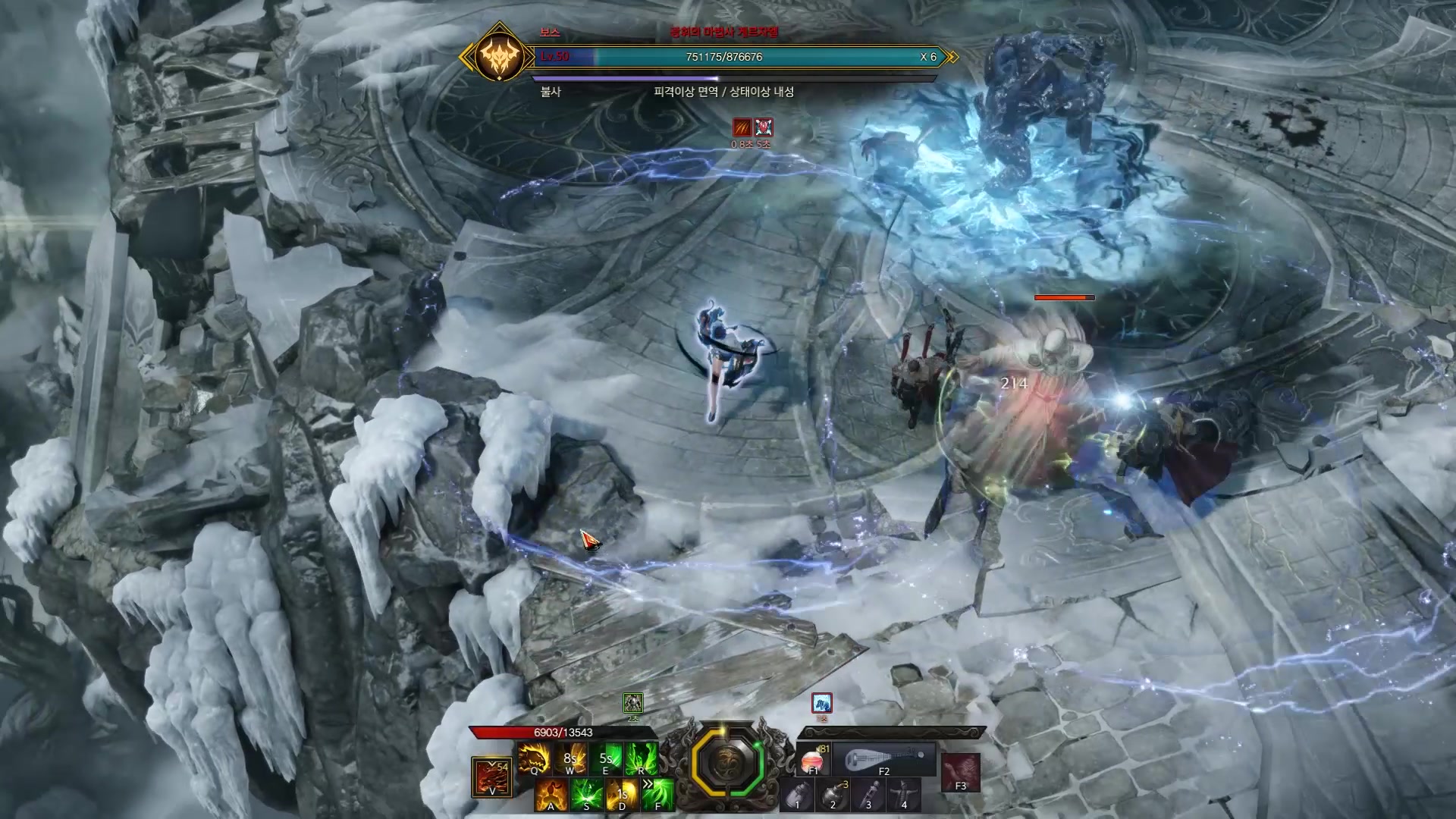The image size is (1456, 819).
Task: Inspect the green armored figure buff icon
Action: pos(632,703)
